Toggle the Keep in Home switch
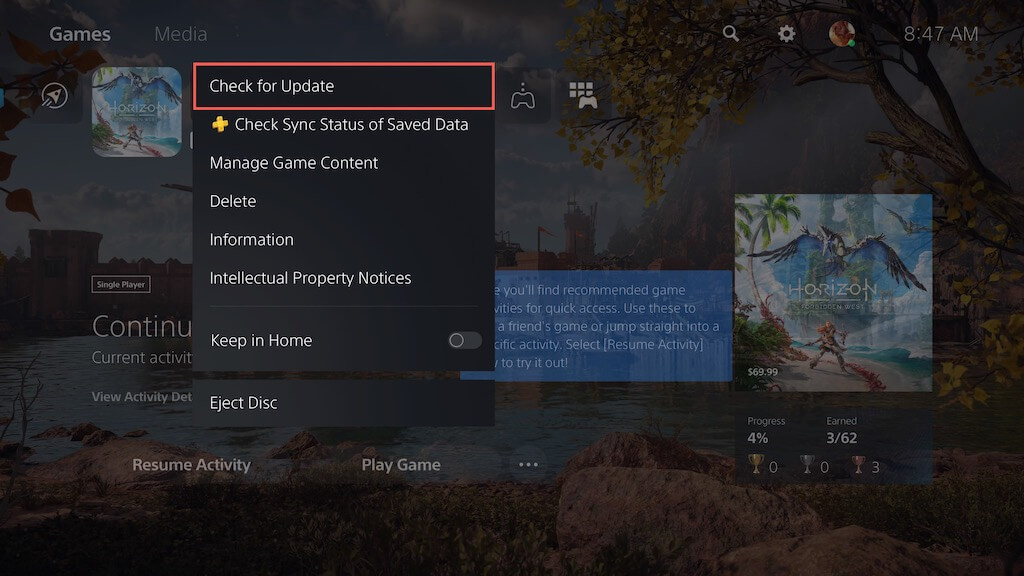 pyautogui.click(x=464, y=341)
